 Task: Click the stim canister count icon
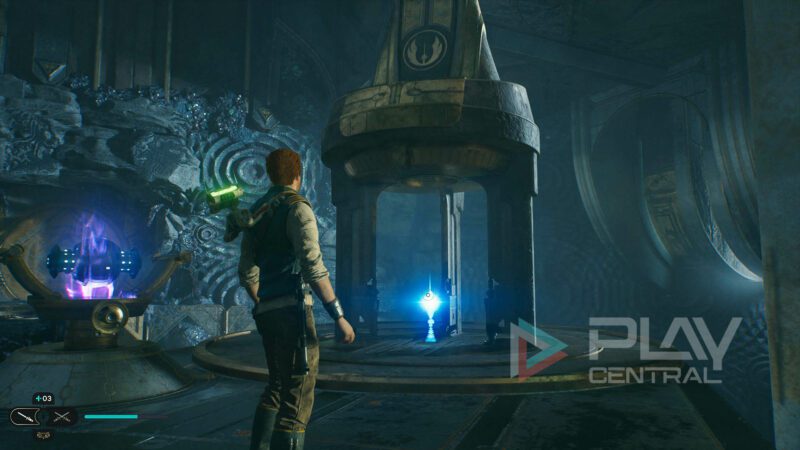point(43,399)
